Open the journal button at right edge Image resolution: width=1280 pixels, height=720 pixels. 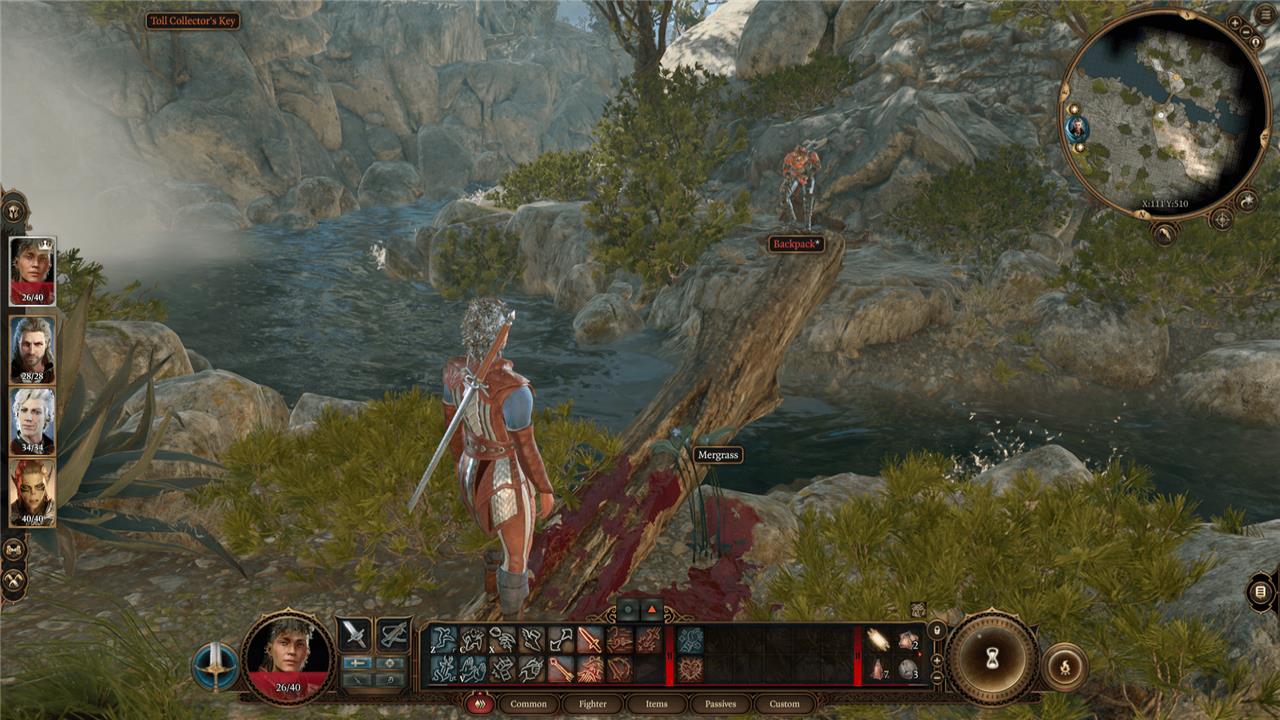(1262, 592)
